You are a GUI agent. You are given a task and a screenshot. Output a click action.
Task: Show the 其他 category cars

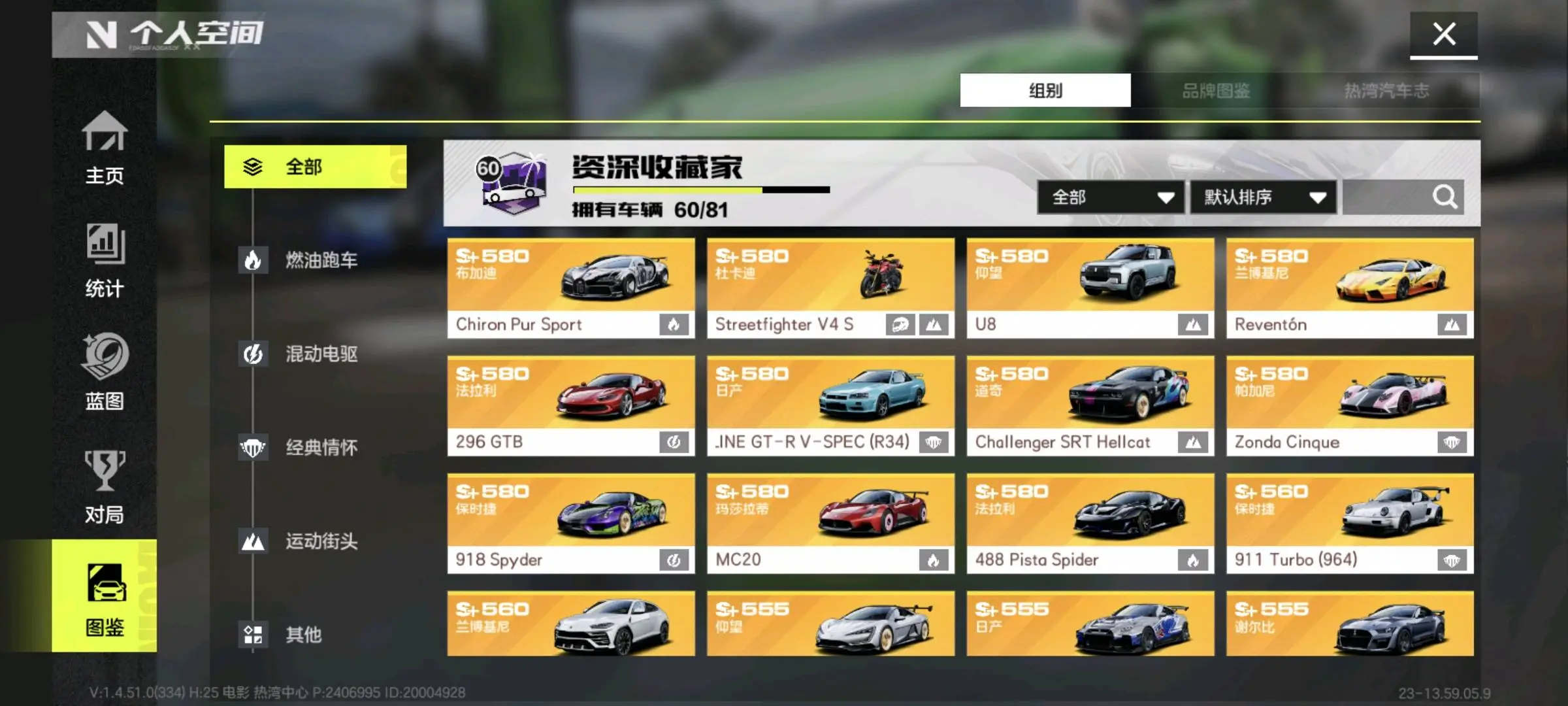[302, 634]
